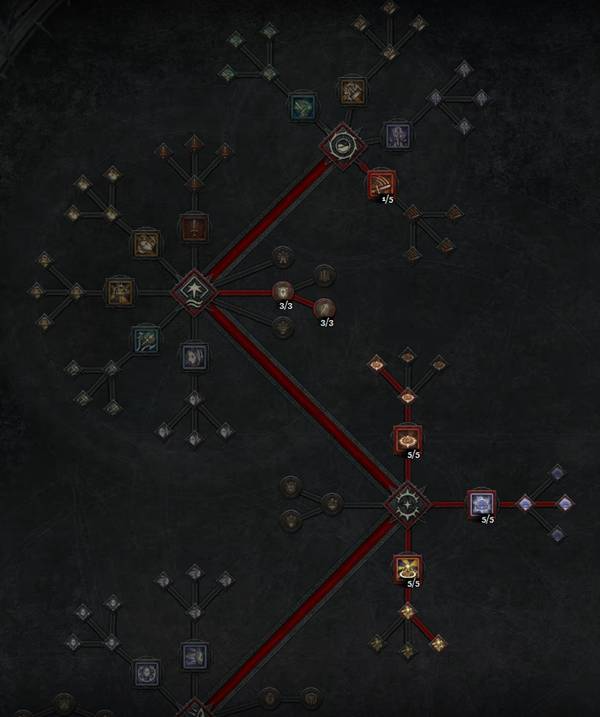
Task: Choose the pale blue skill ranked 5/5
Action: point(483,503)
